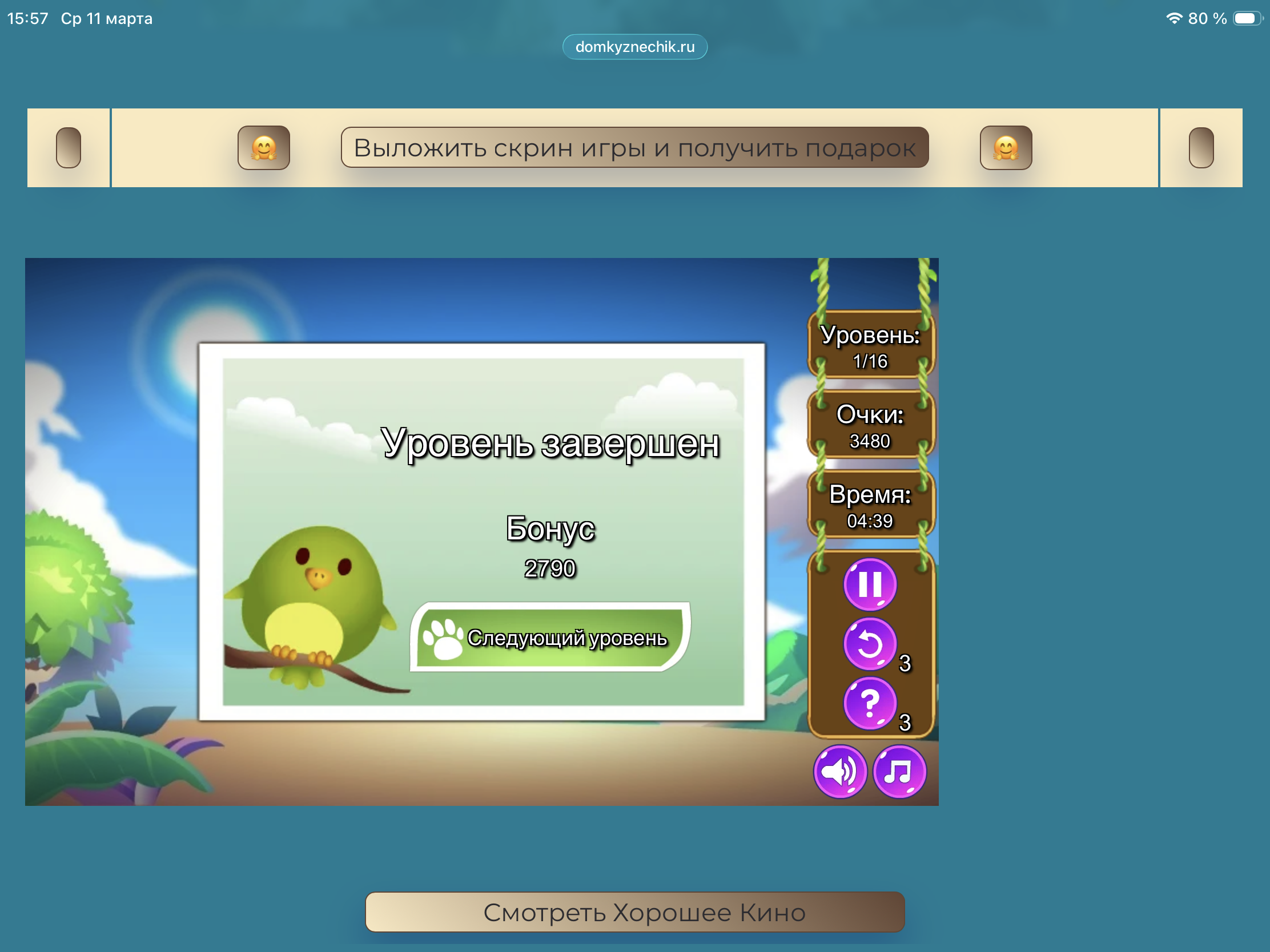The height and width of the screenshot is (952, 1270).
Task: Click the purple pause button
Action: 870,584
